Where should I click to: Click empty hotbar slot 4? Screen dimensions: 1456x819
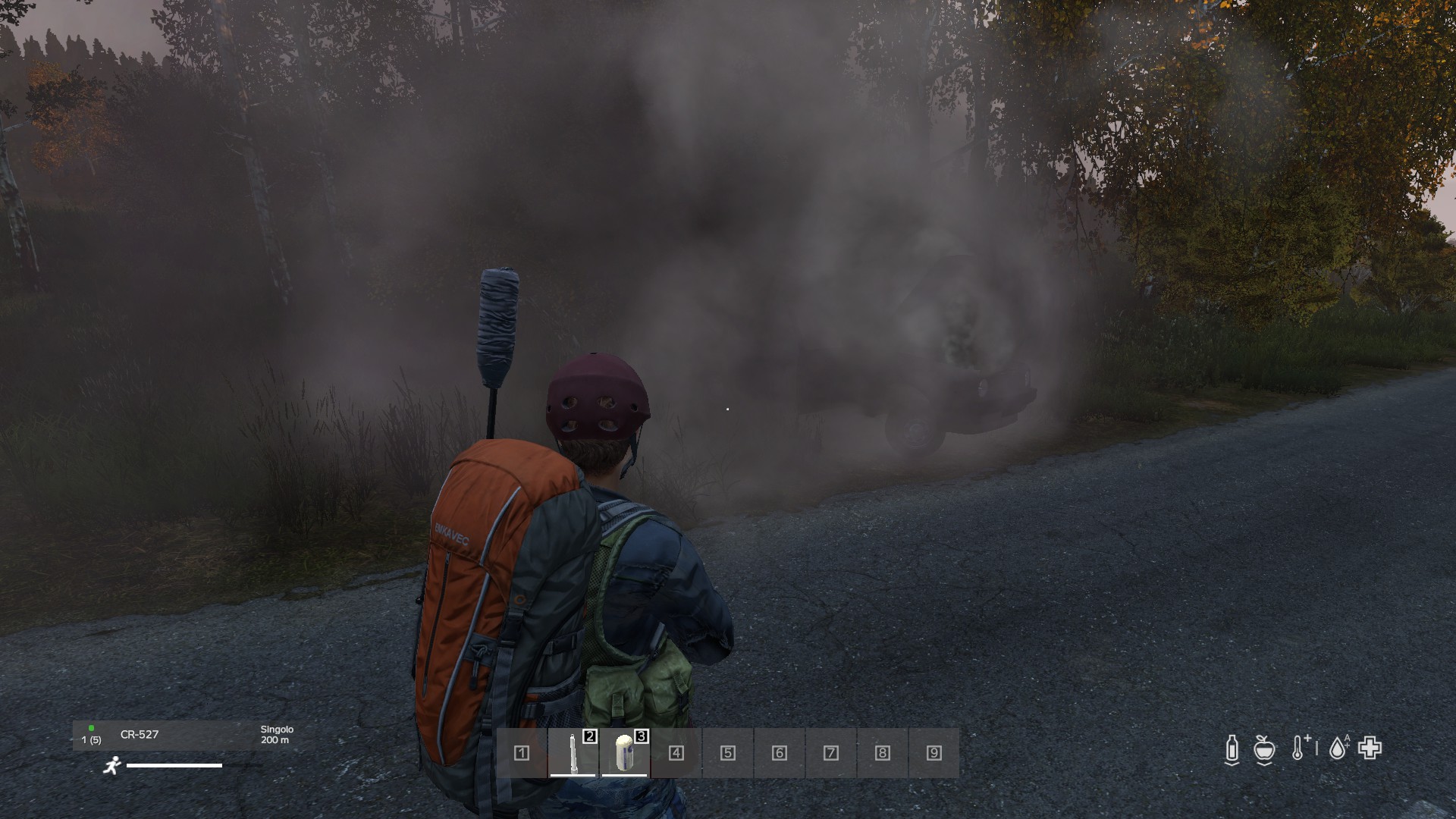(676, 752)
